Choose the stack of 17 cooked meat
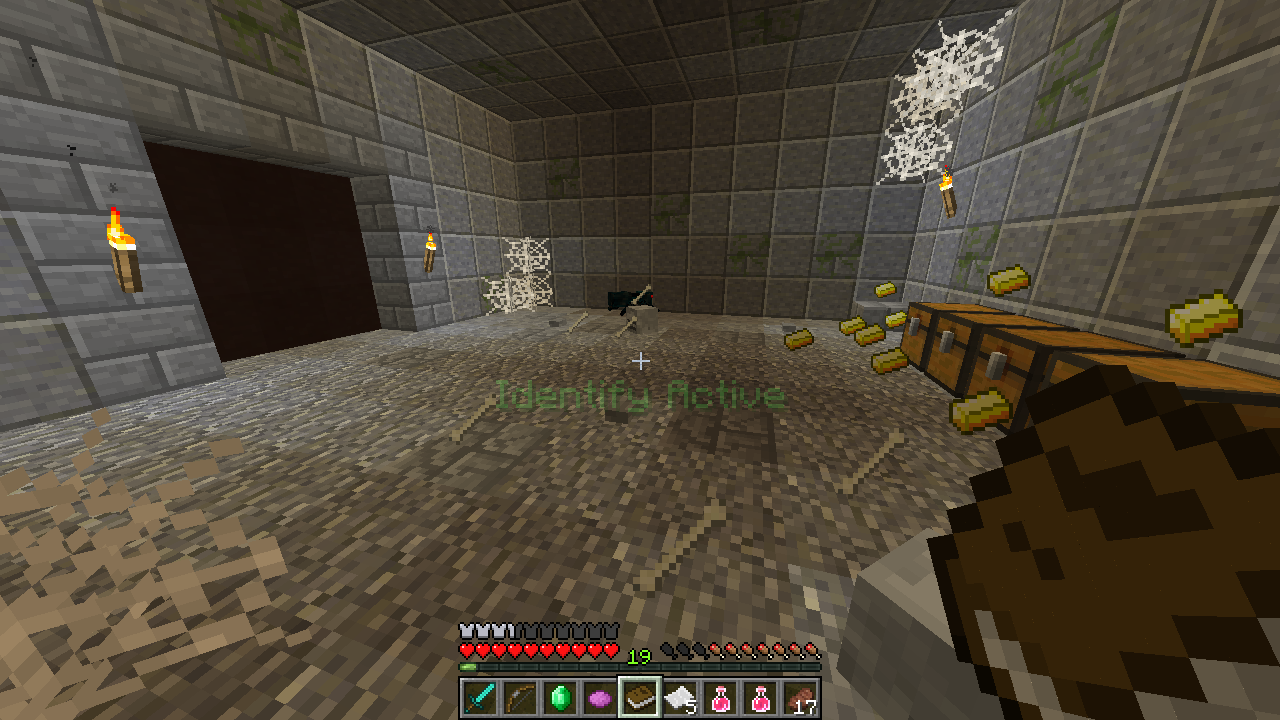 (801, 698)
